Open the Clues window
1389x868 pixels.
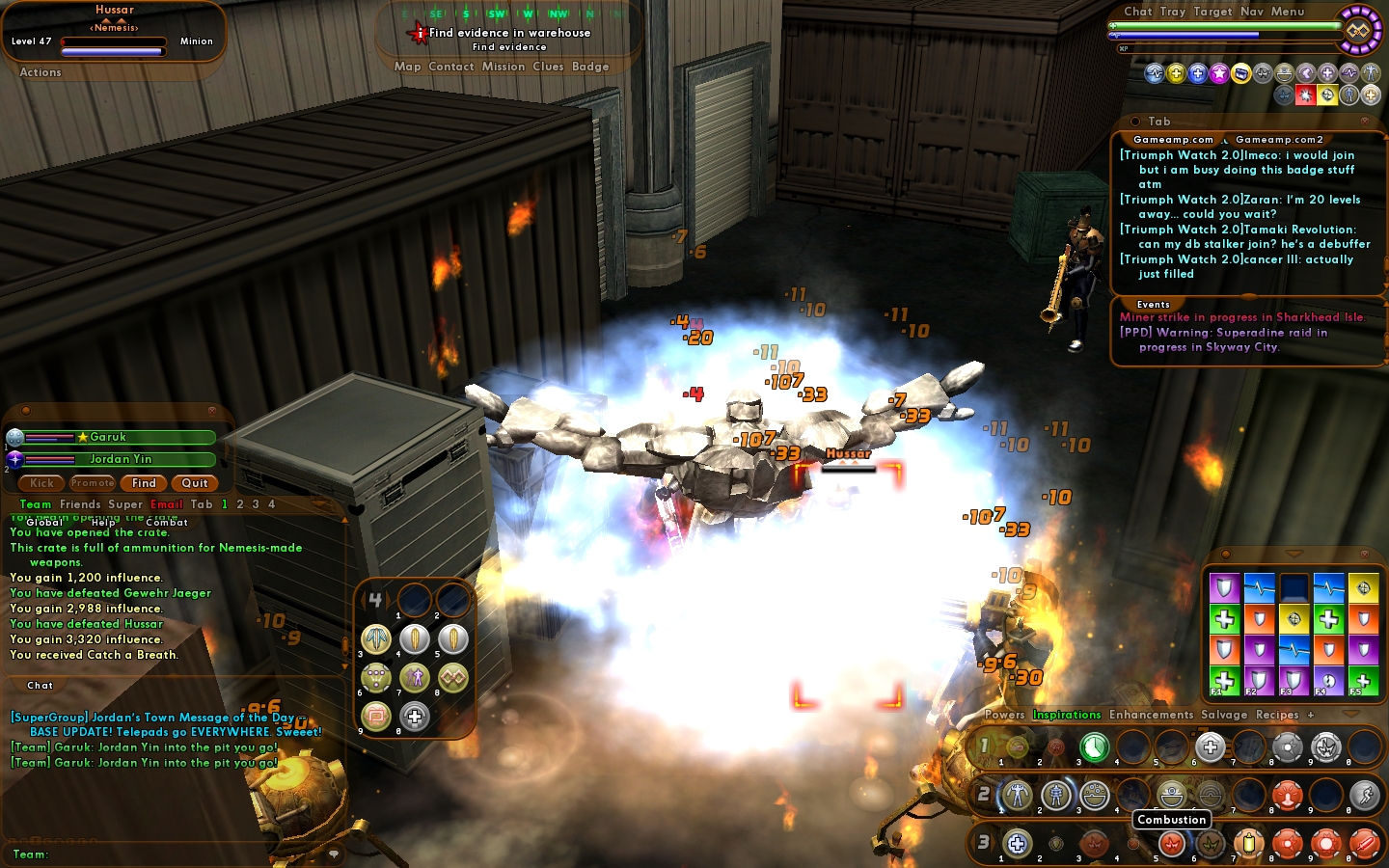548,67
